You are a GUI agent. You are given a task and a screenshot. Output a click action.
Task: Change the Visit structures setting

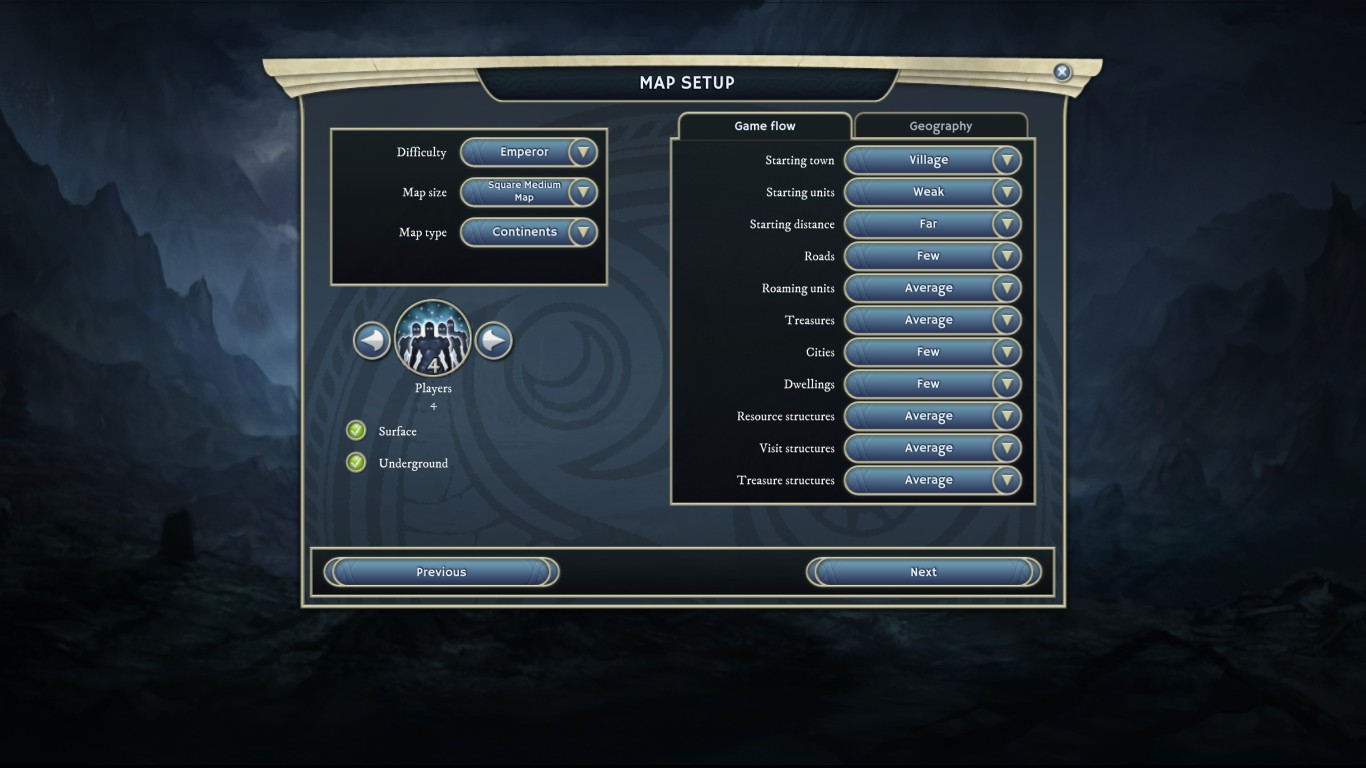click(932, 448)
